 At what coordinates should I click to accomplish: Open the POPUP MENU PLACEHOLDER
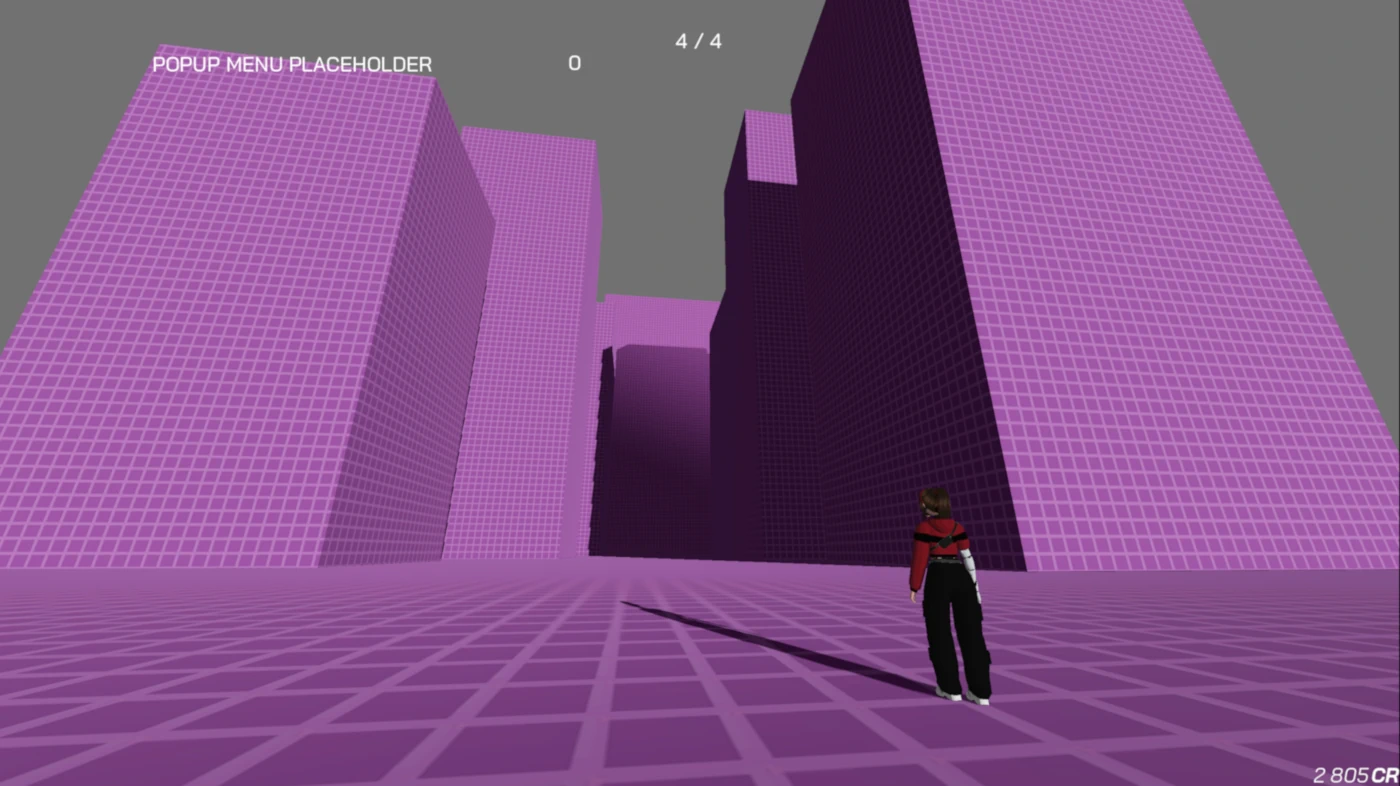click(x=292, y=64)
